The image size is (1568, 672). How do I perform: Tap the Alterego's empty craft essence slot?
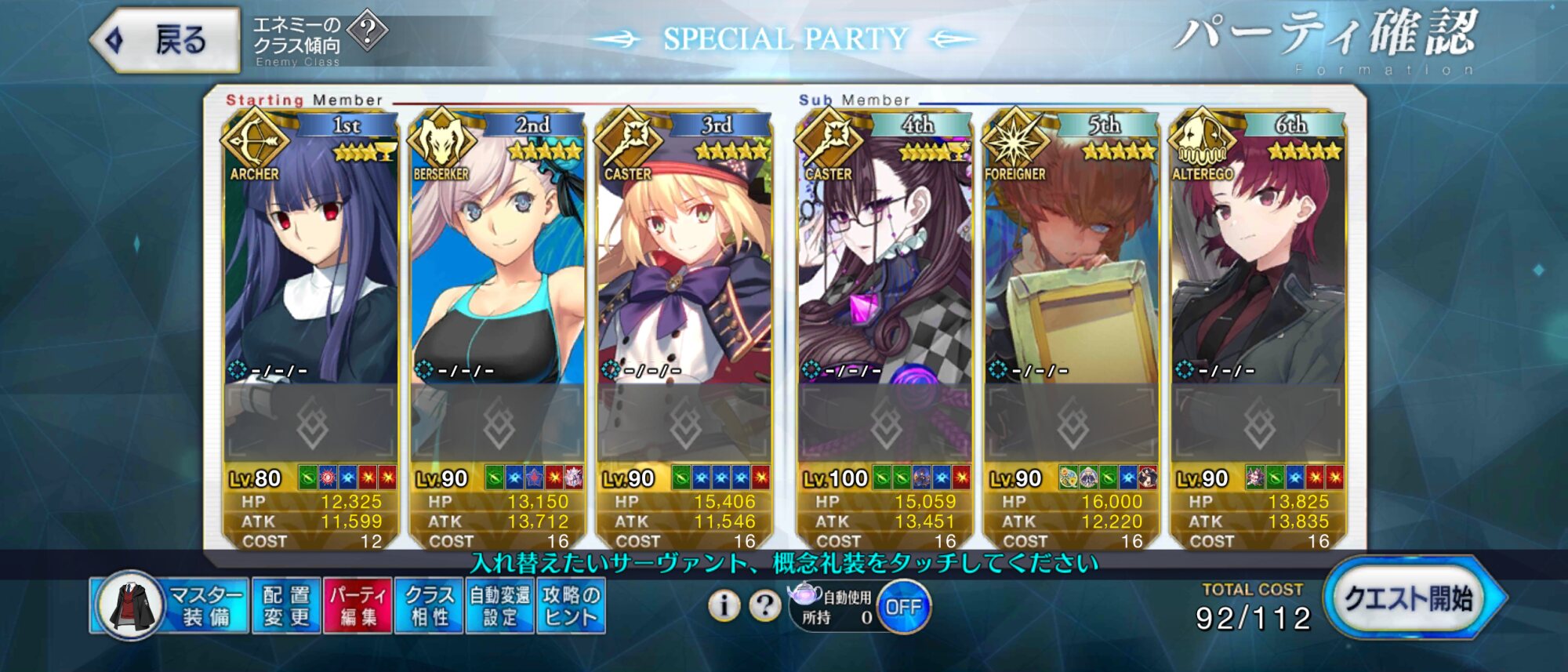coord(1258,424)
